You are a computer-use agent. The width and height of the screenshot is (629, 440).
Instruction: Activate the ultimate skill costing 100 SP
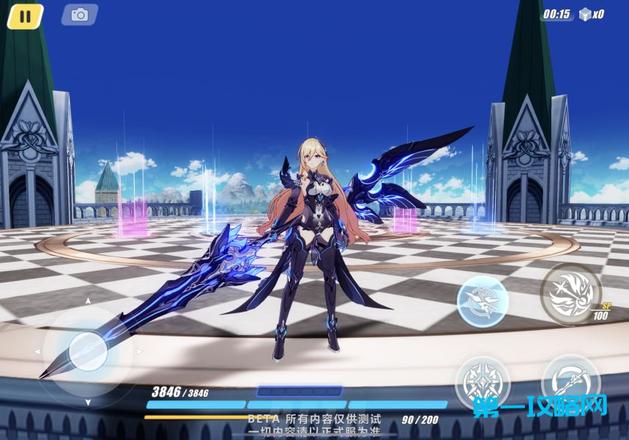click(x=571, y=291)
